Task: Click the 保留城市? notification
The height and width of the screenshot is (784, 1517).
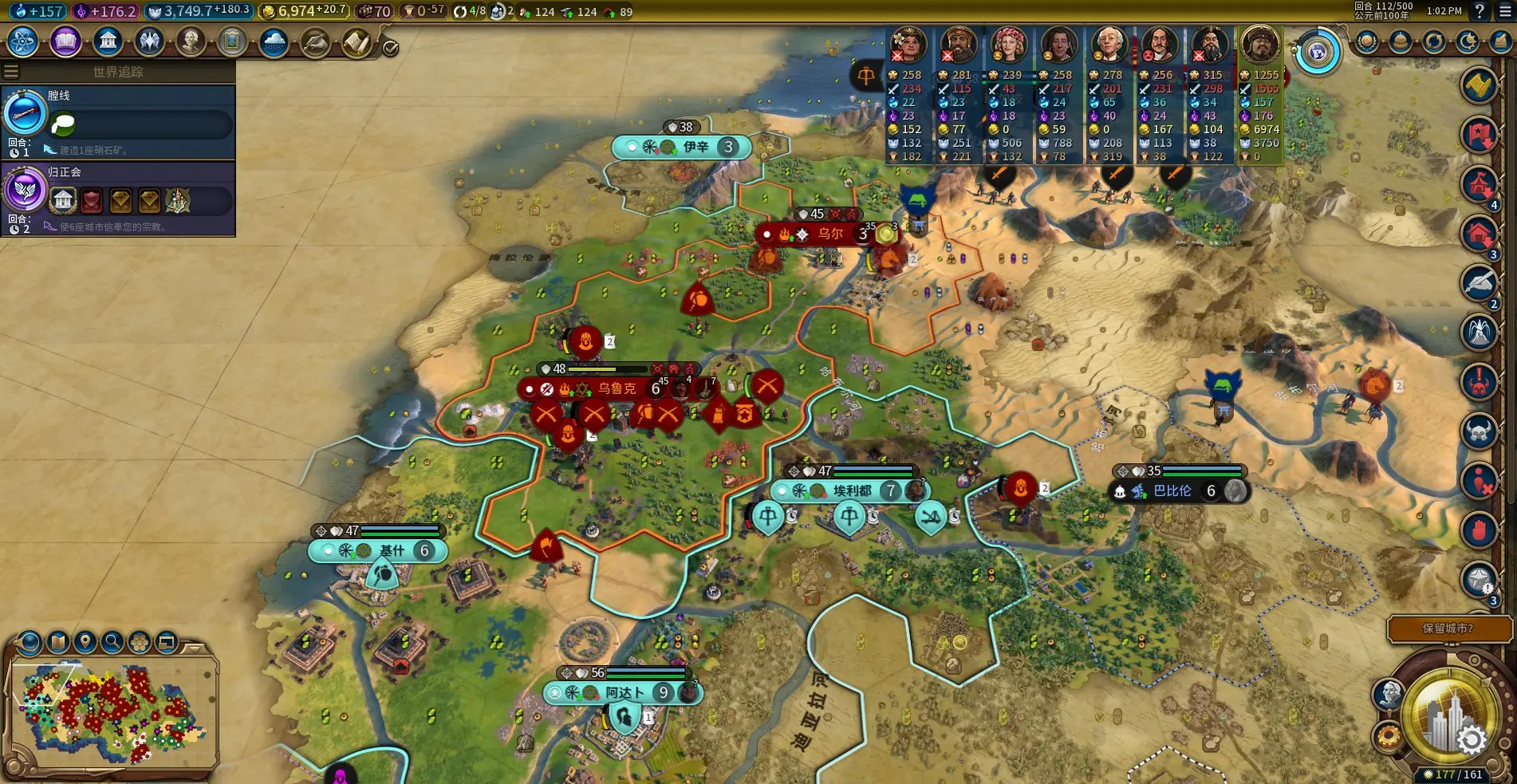Action: 1448,628
